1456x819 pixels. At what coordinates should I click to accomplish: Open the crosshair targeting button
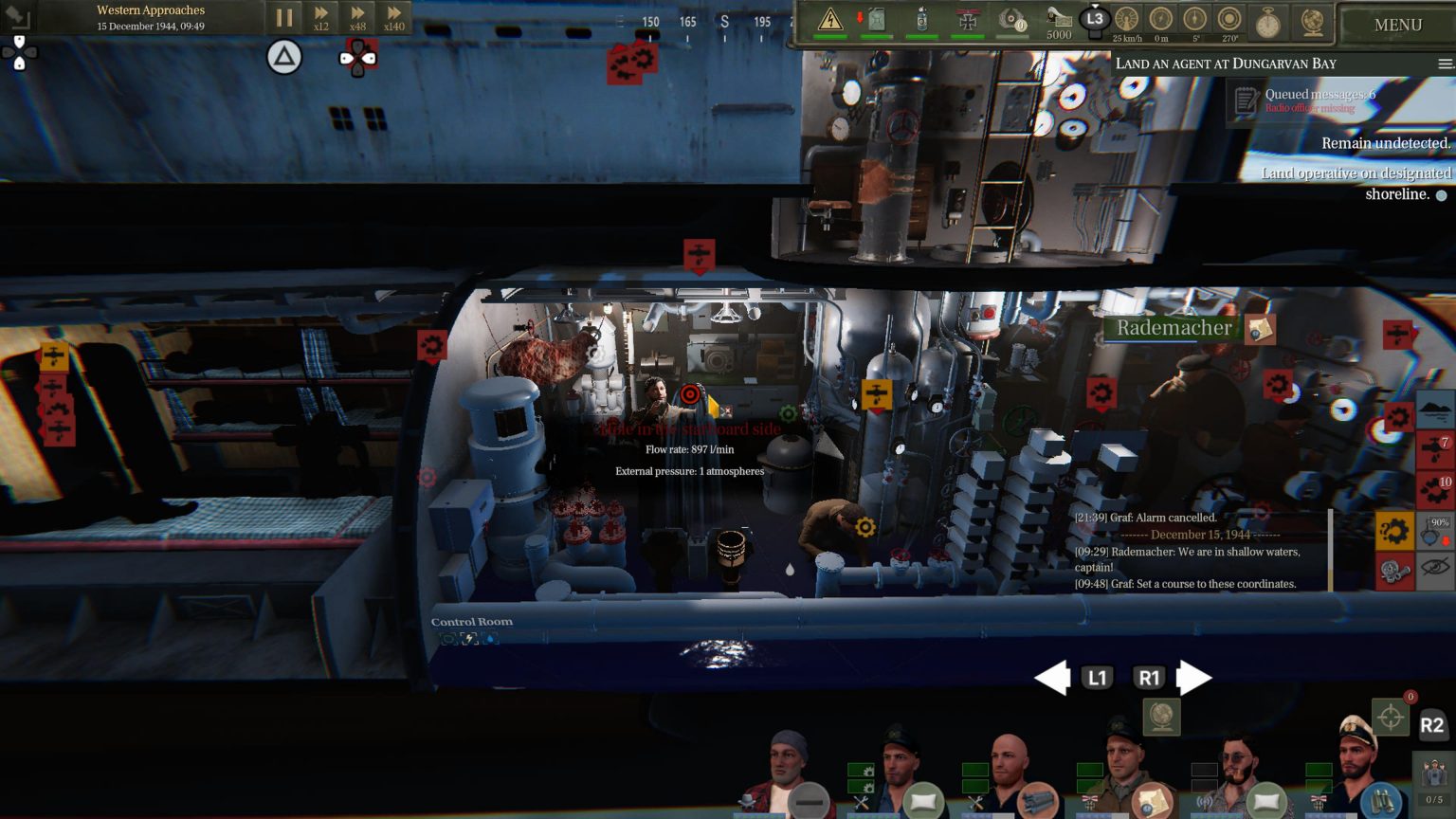1391,718
